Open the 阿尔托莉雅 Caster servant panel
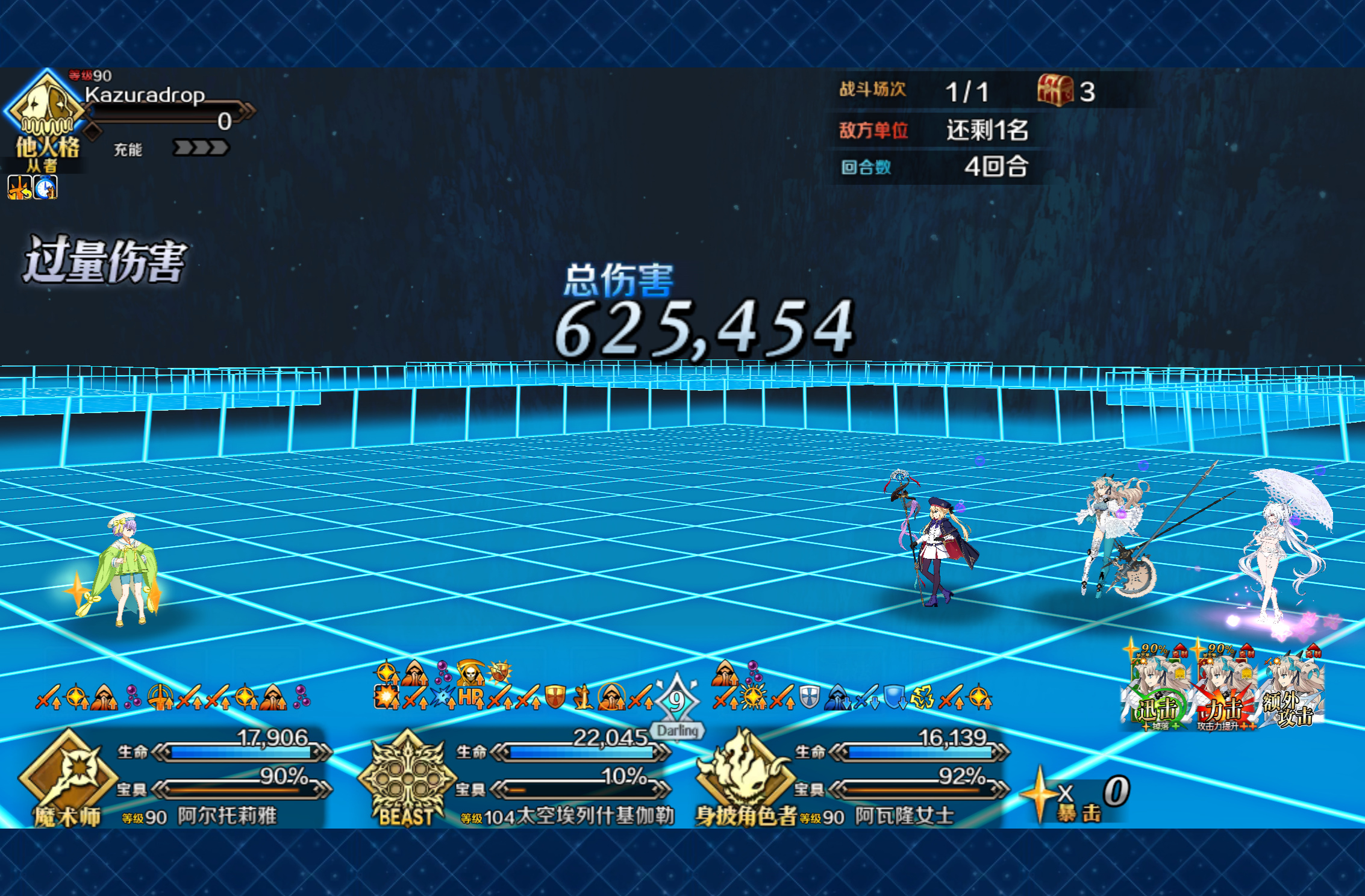1365x896 pixels. pyautogui.click(x=175, y=777)
